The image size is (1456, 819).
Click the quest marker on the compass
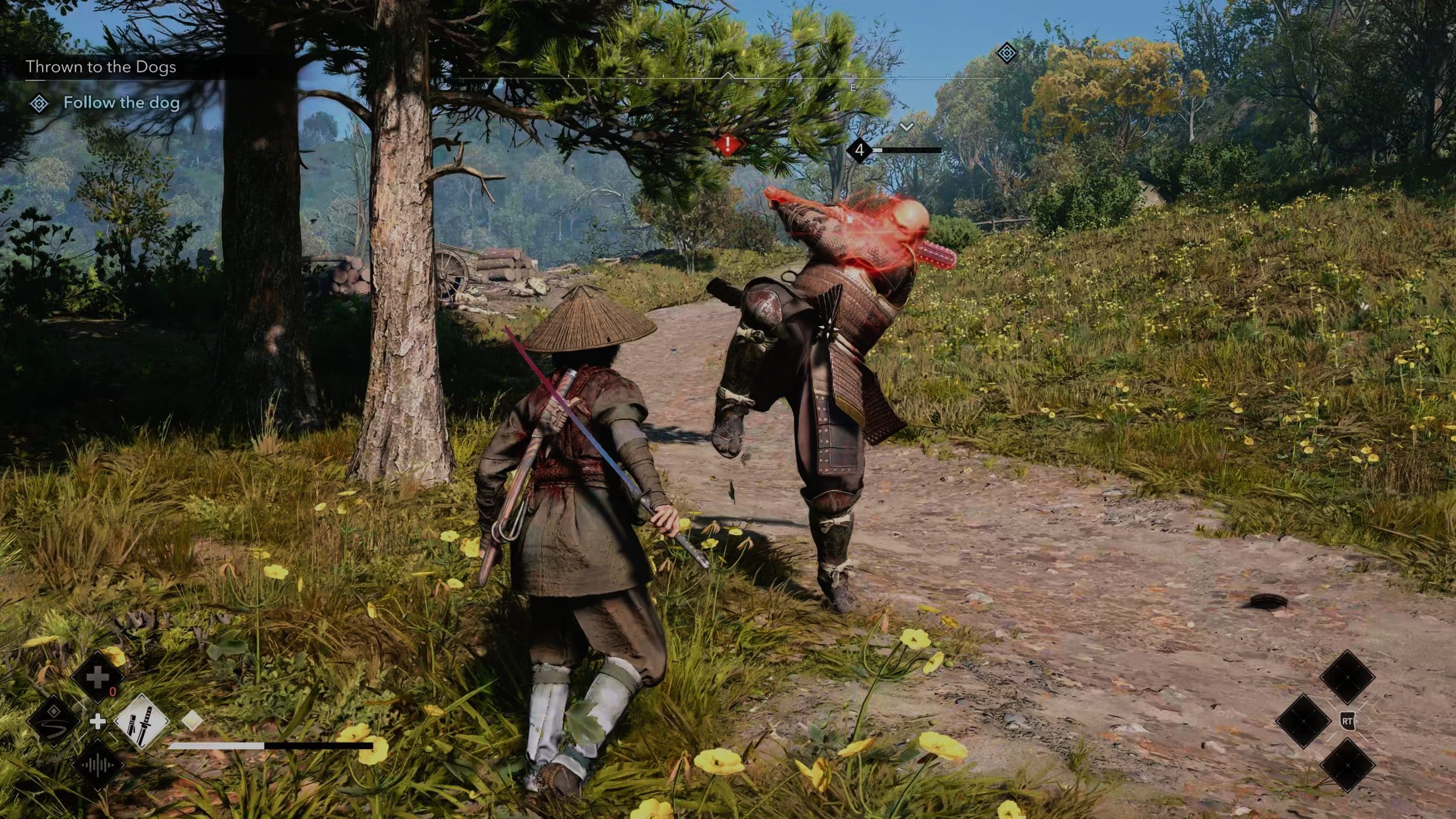(1007, 54)
